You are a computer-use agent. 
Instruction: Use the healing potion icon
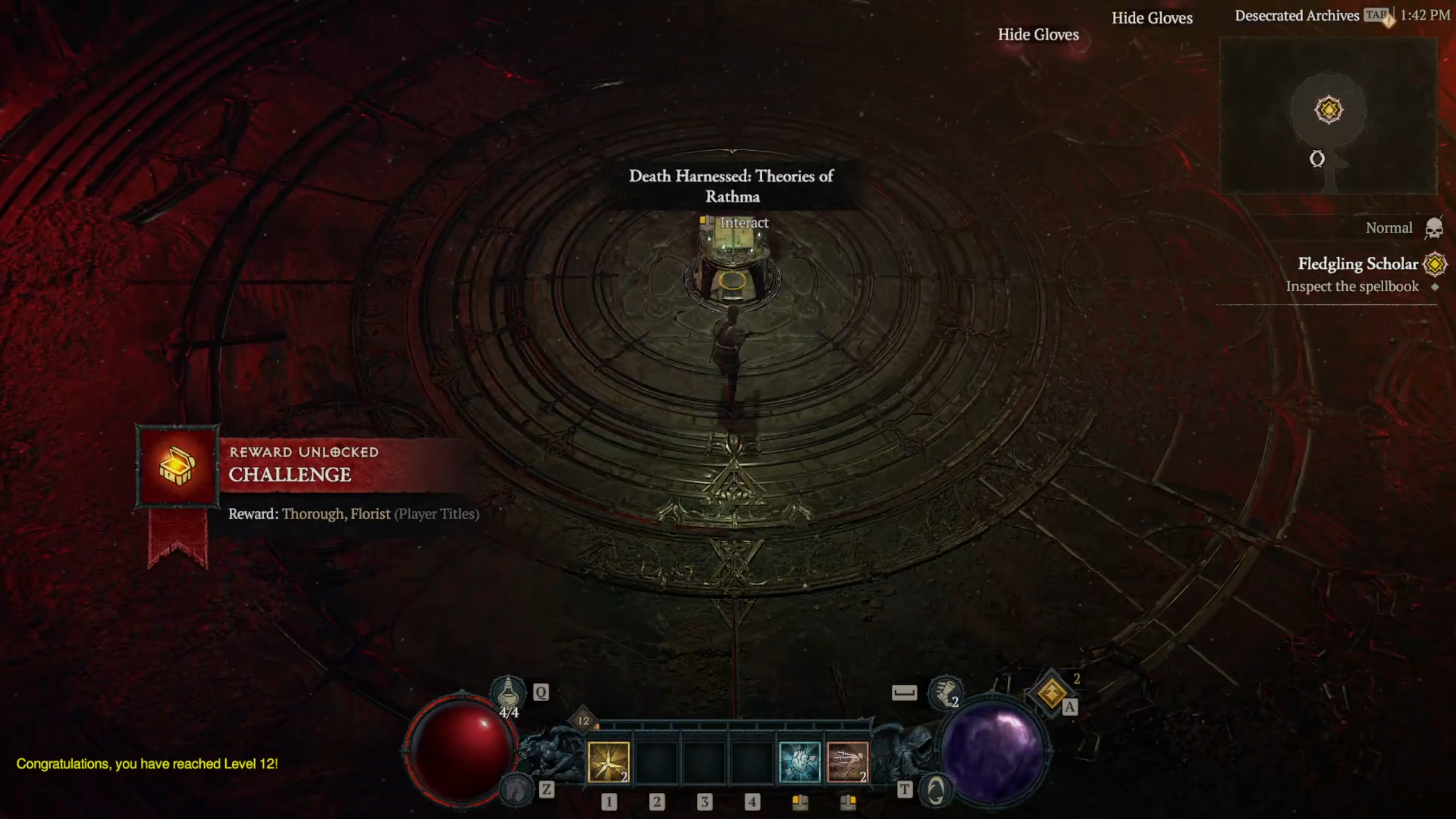pos(507,692)
